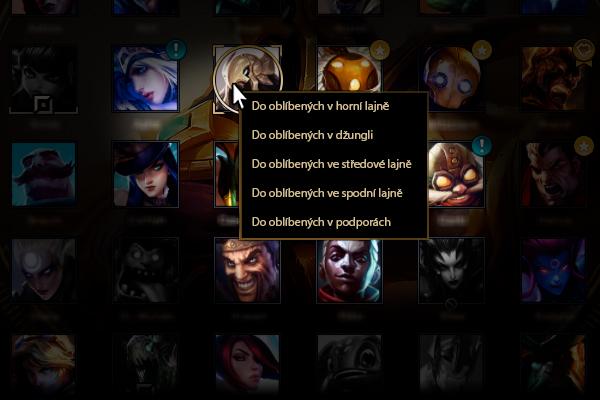
Task: Click star badge on Bard portrait
Action: pos(380,48)
